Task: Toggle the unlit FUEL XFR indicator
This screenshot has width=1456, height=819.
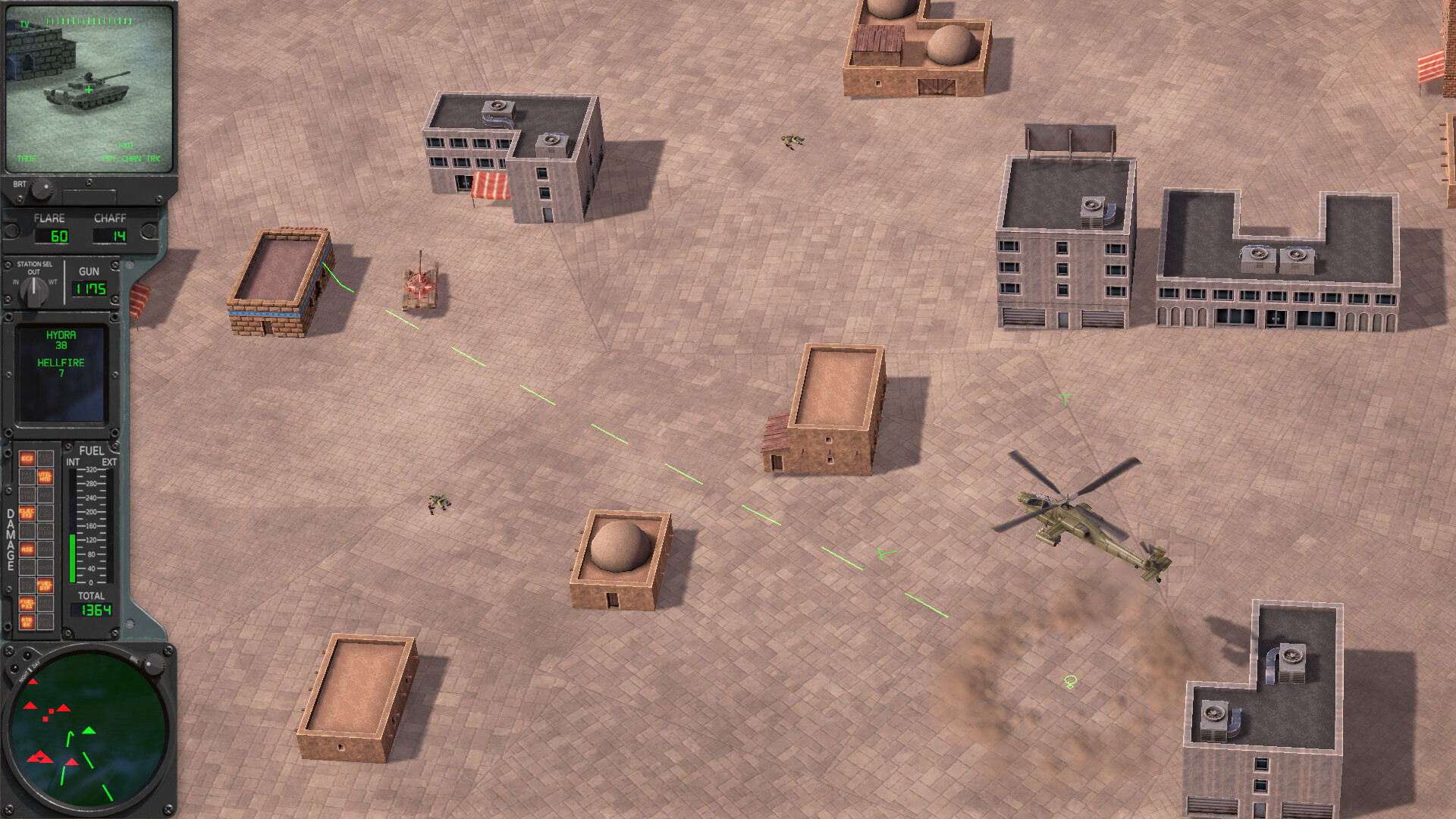Action: [45, 457]
